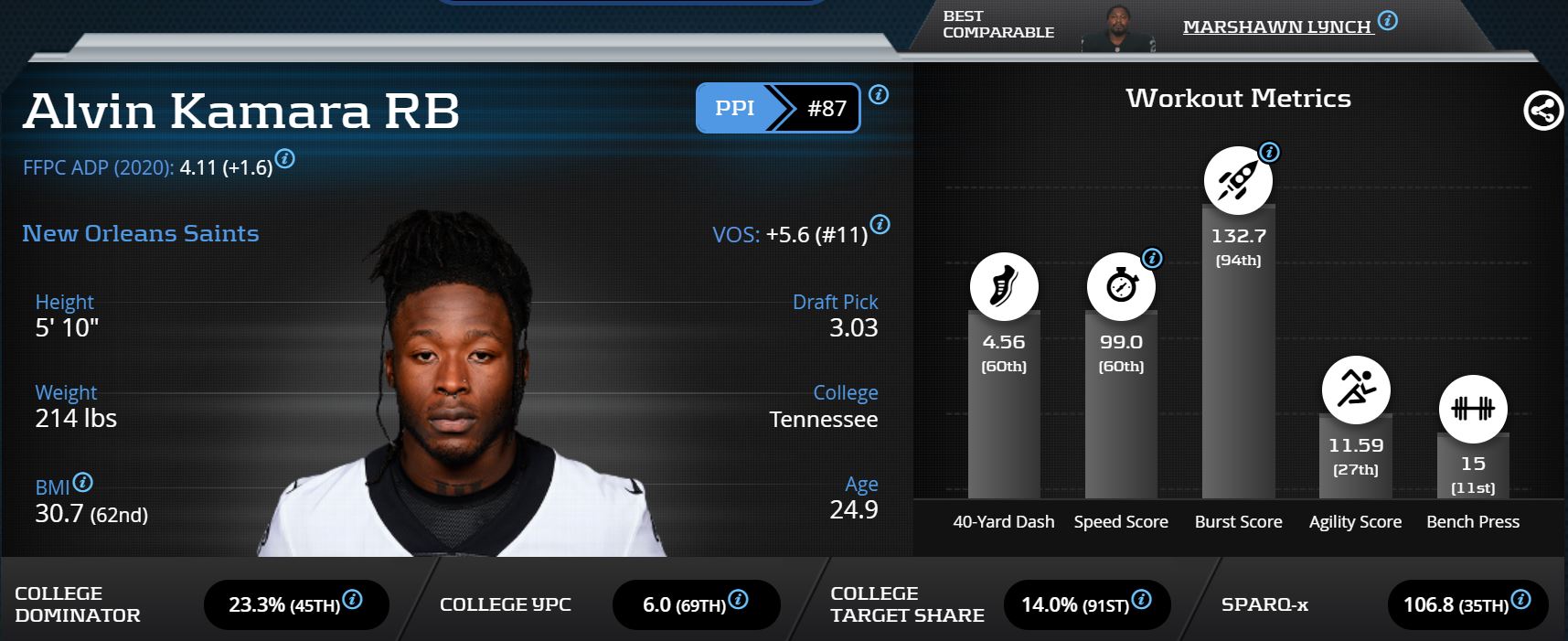Choose the Burst Score rocket icon

pyautogui.click(x=1237, y=180)
